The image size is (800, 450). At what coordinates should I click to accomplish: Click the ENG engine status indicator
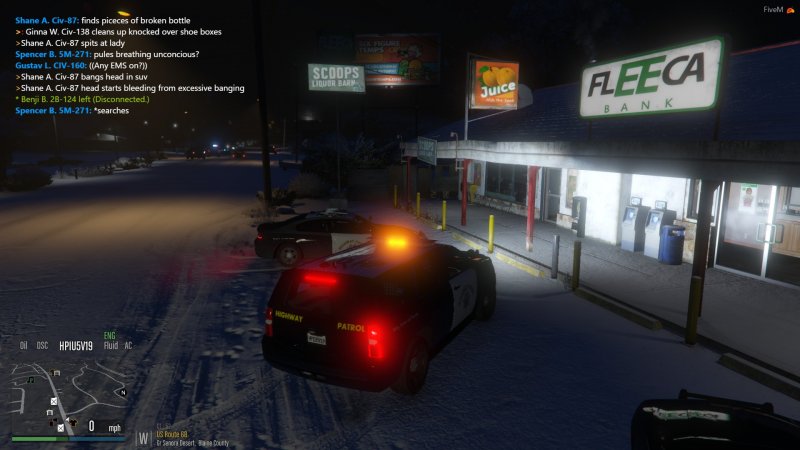pyautogui.click(x=110, y=335)
